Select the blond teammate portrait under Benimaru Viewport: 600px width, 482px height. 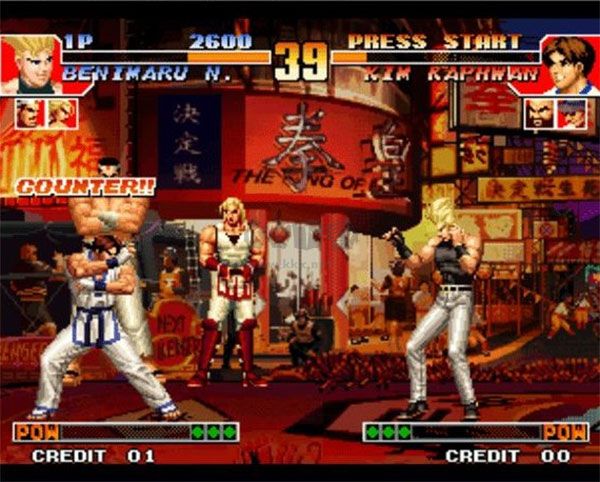[61, 113]
